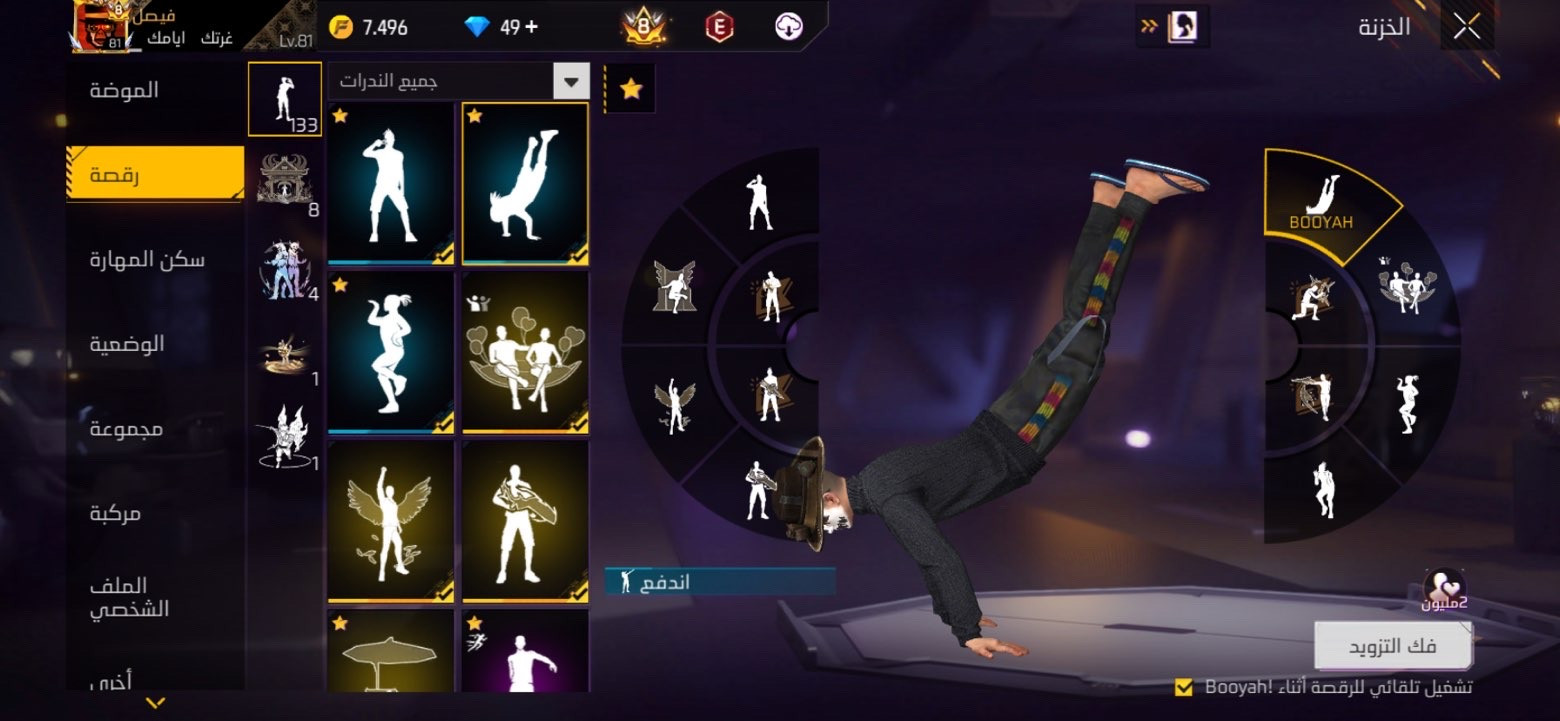Screen dimensions: 1560x721
Task: Click the plus next to the diamonds
Action: [531, 27]
